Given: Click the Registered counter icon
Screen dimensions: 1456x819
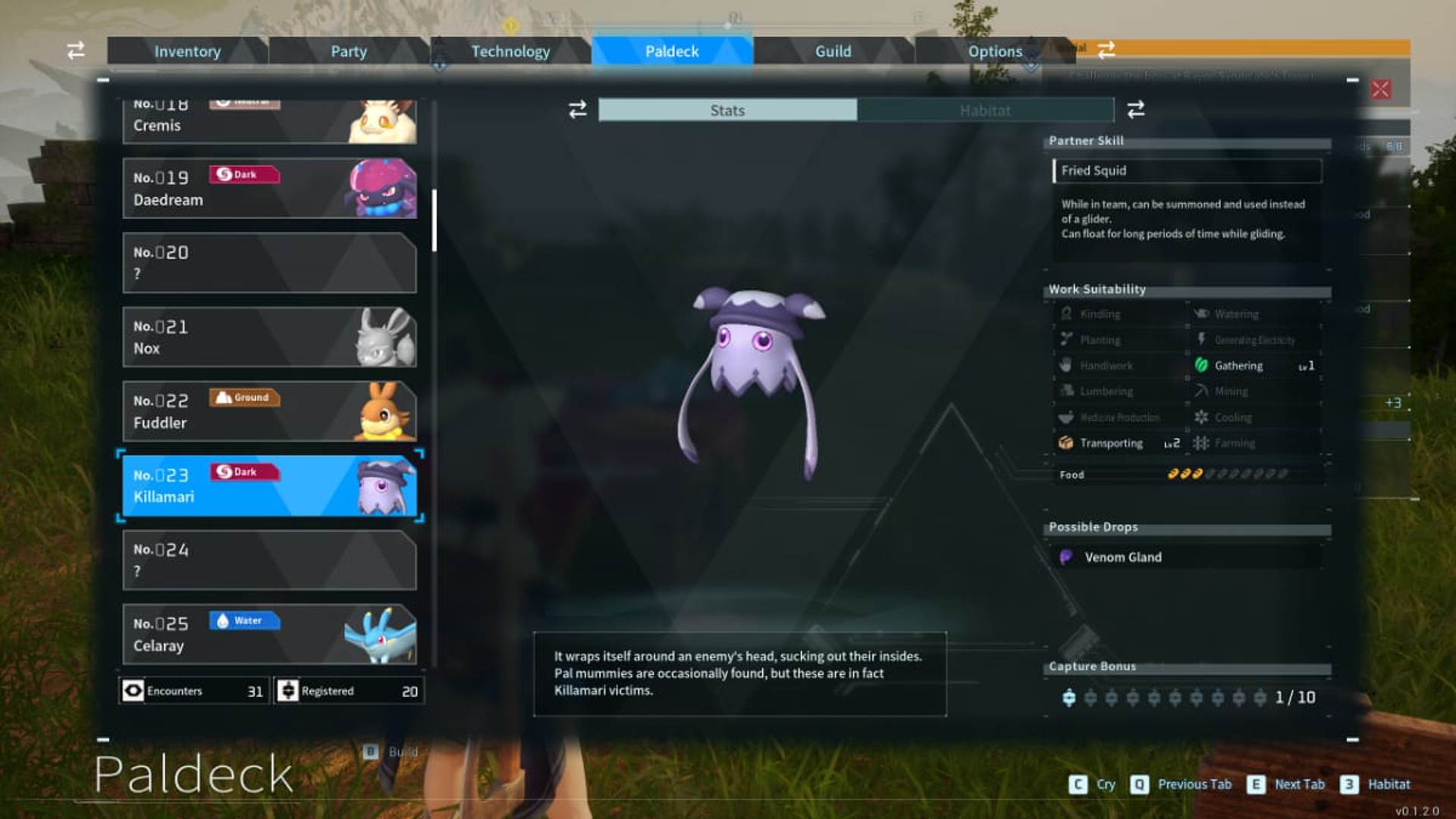Looking at the screenshot, I should [289, 691].
